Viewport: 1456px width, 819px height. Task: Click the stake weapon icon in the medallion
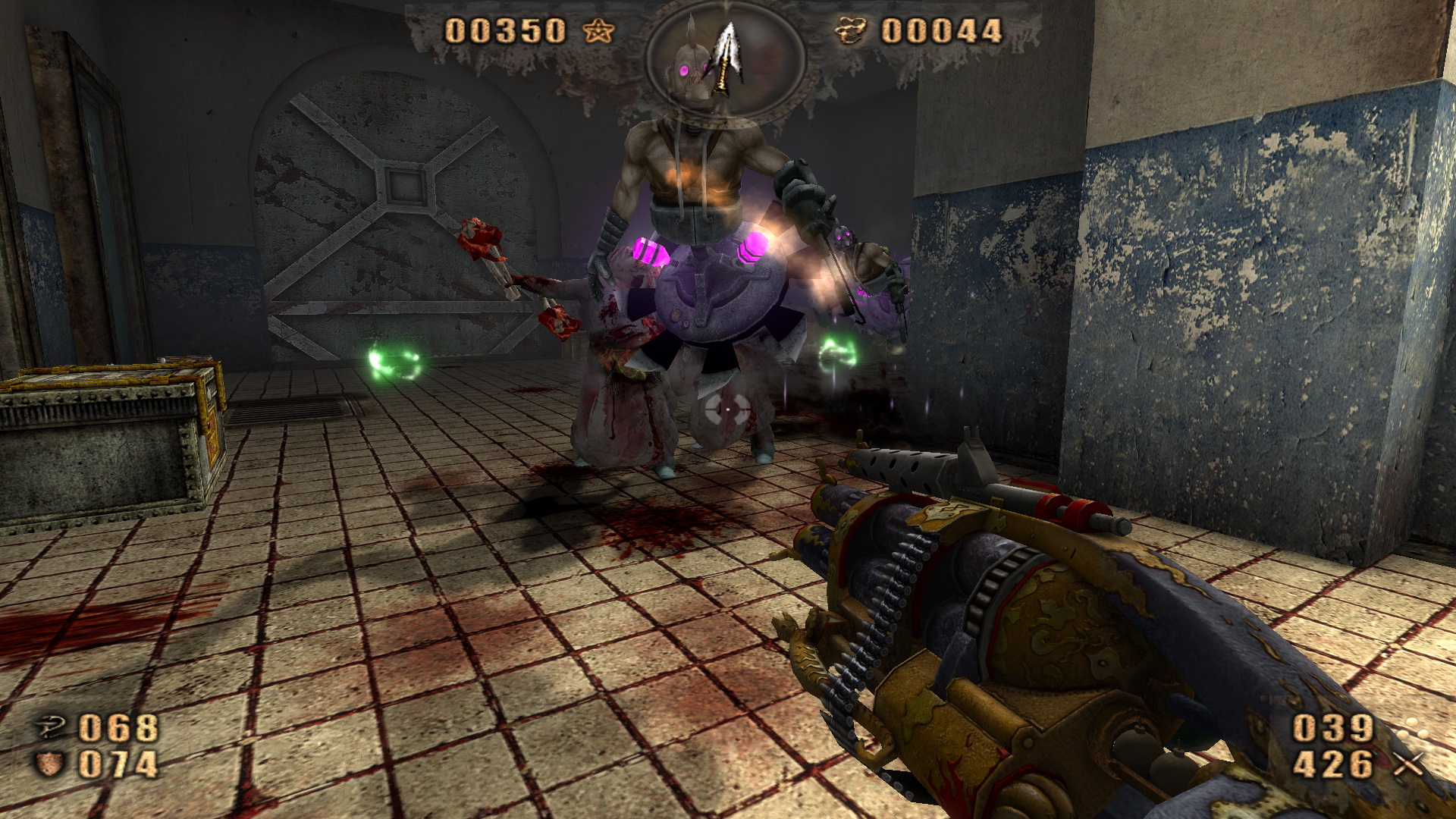(x=726, y=57)
